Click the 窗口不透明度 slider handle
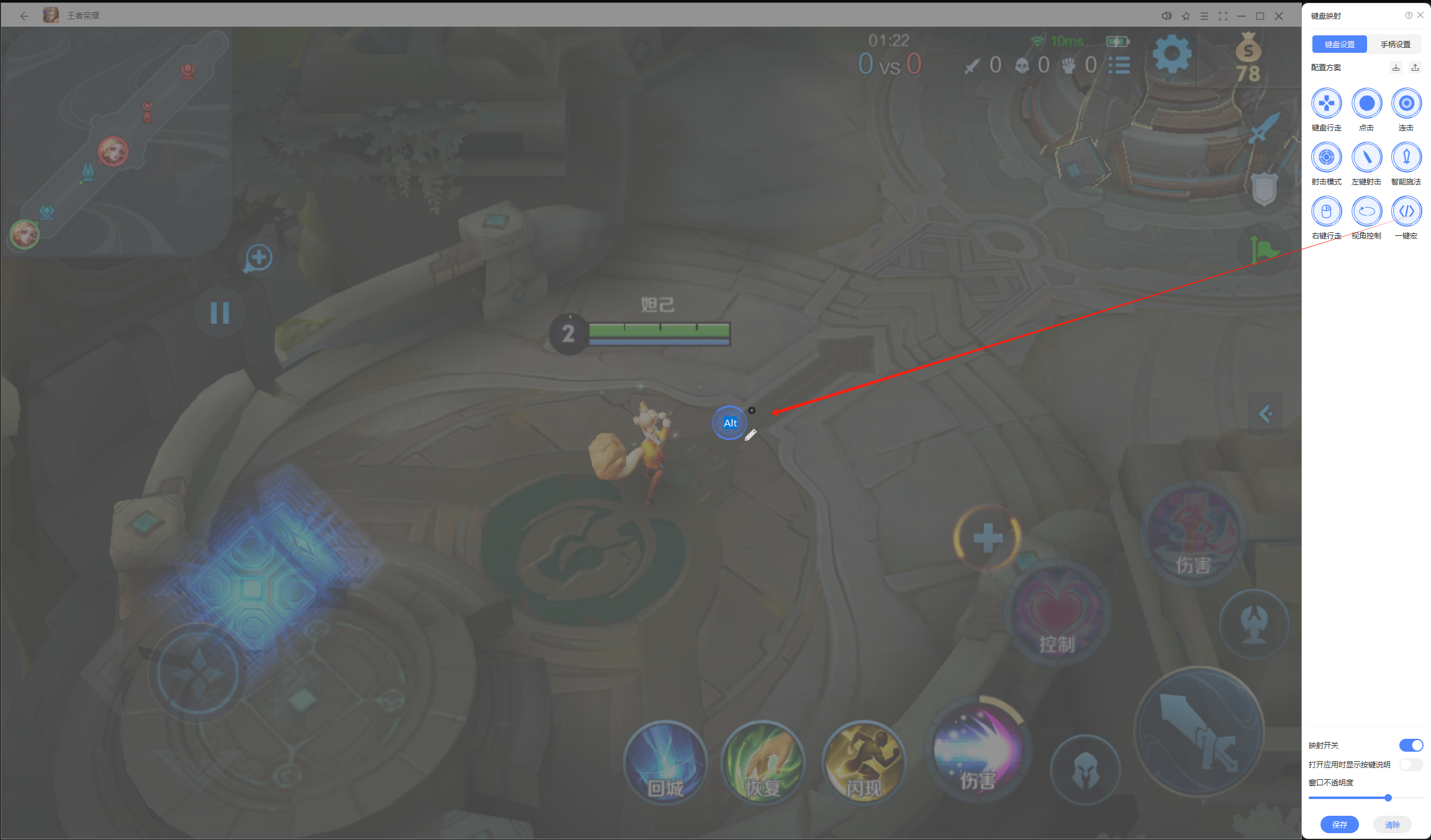Viewport: 1431px width, 840px height. (x=1388, y=798)
